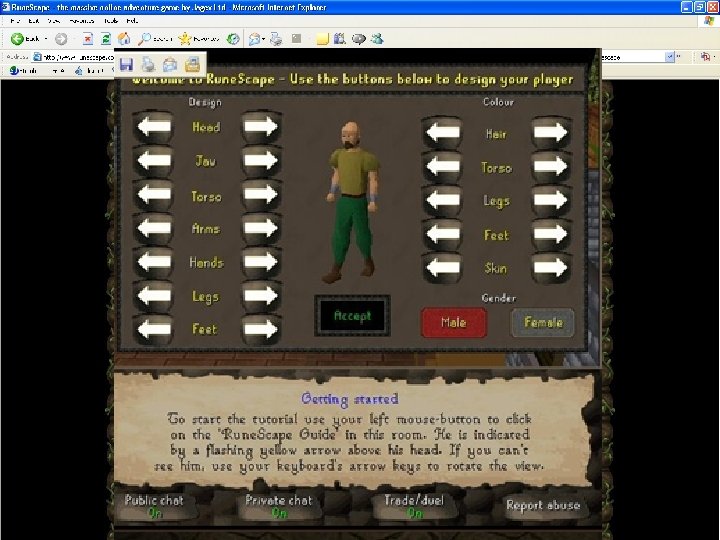
Task: Select previous Torso design with the left arrow
Action: (x=154, y=196)
